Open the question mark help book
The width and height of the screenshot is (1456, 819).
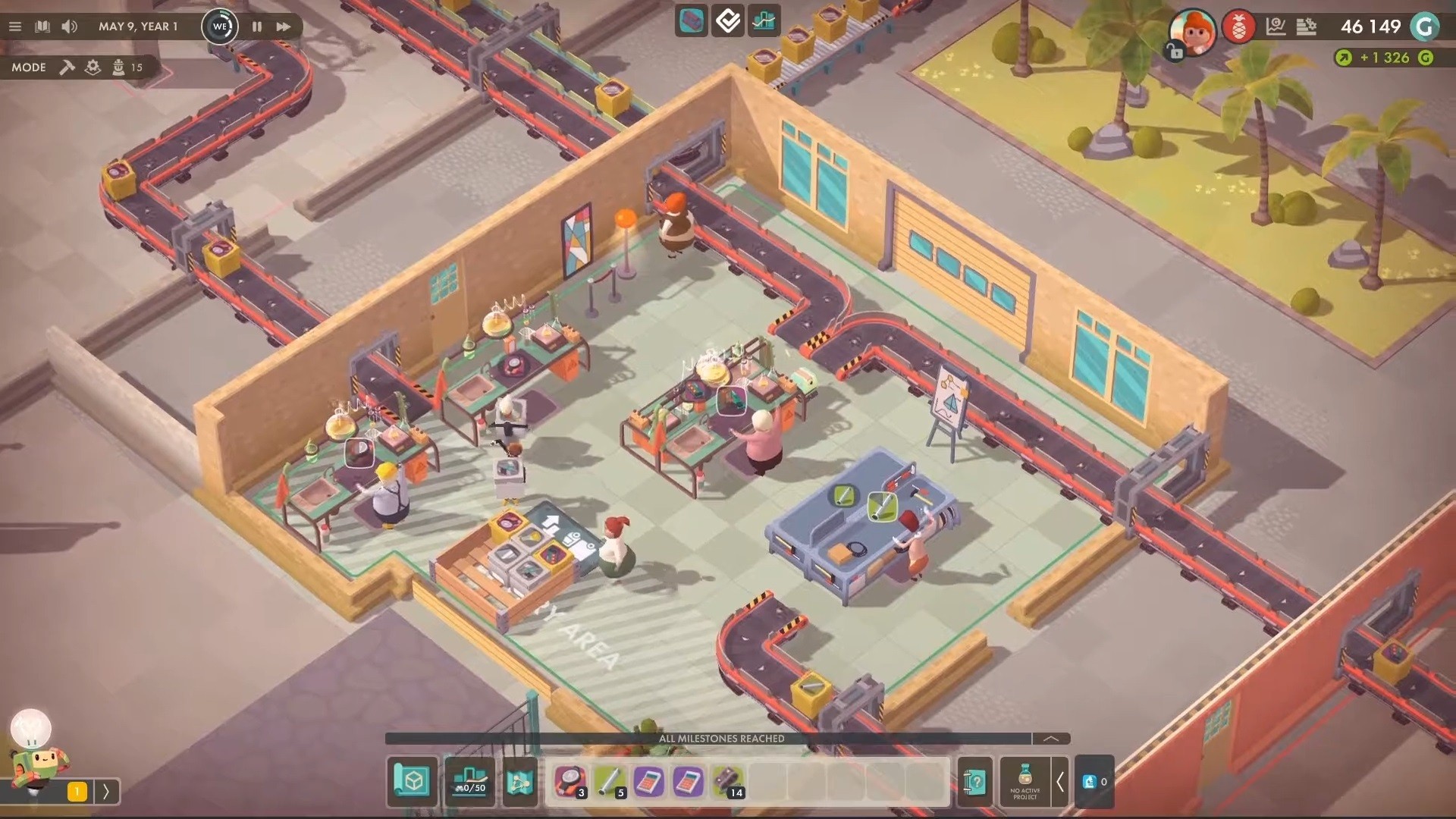click(975, 781)
